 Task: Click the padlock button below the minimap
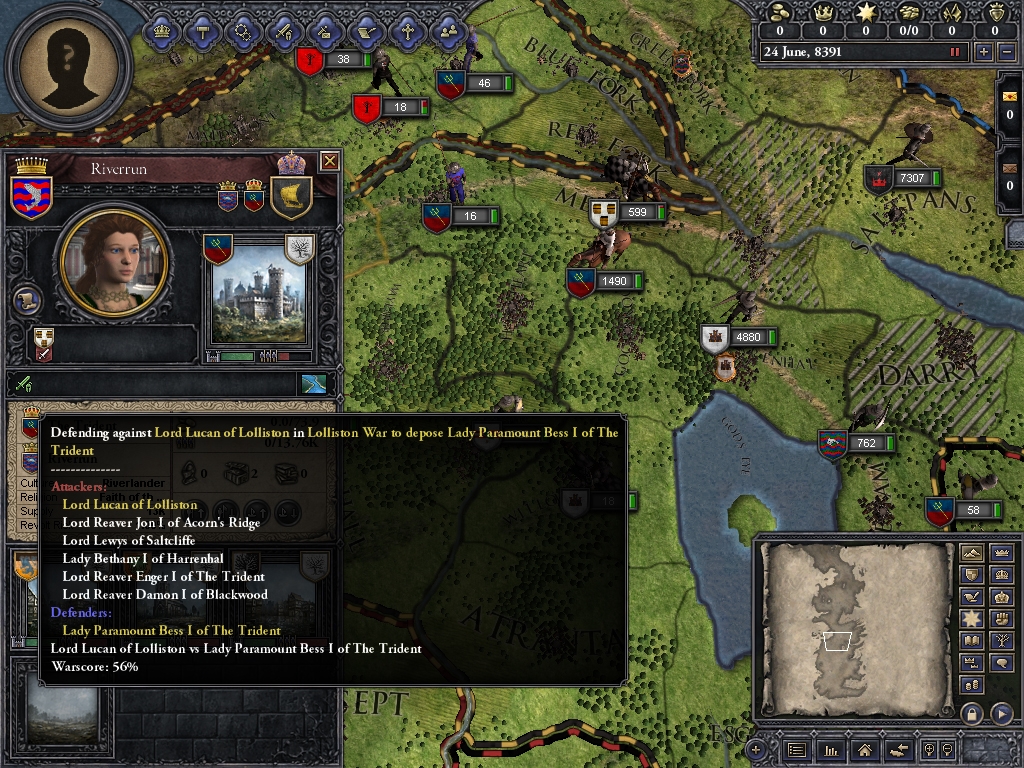tap(970, 713)
